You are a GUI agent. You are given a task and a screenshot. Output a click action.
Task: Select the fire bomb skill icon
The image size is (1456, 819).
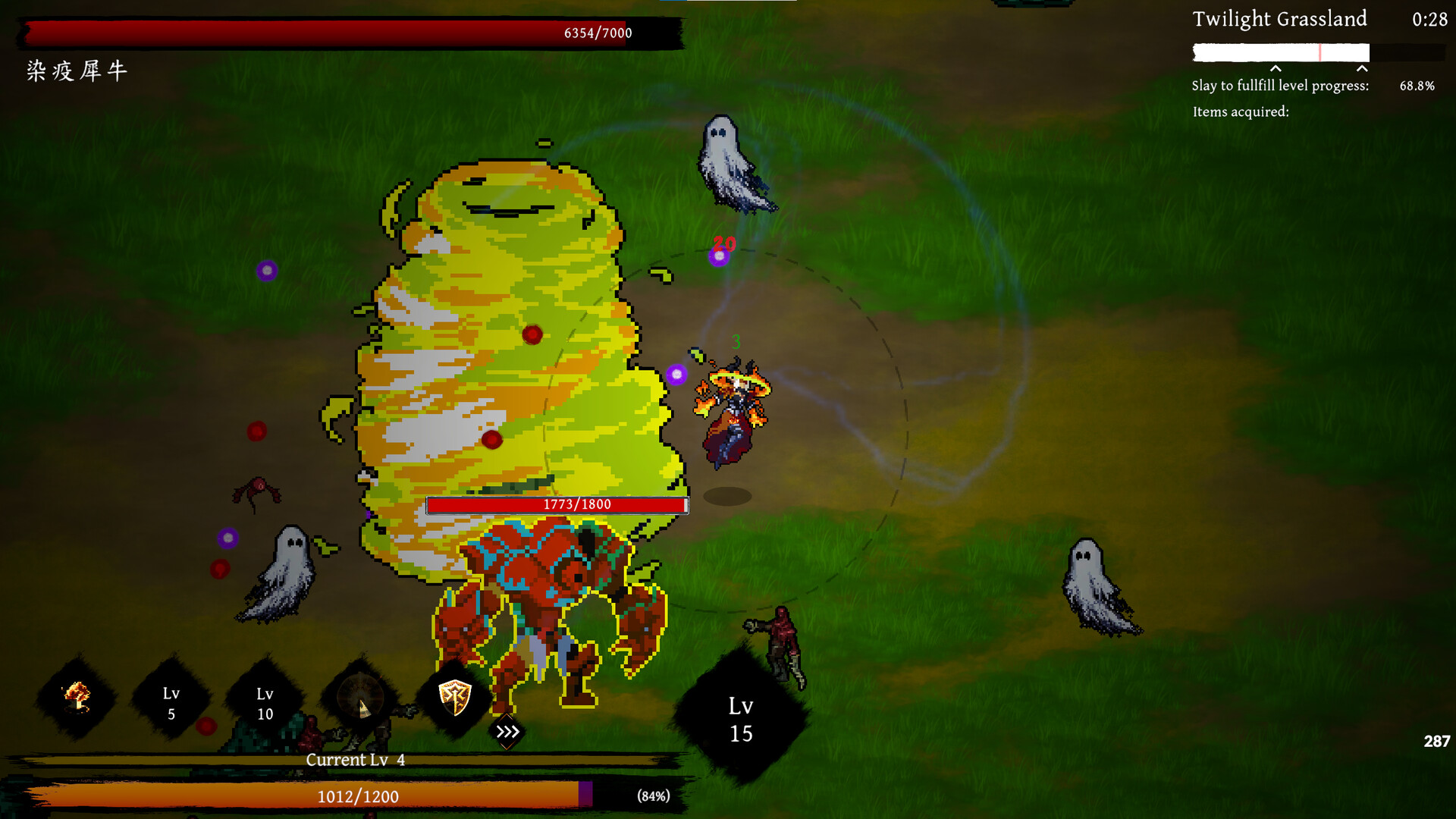coord(74,698)
